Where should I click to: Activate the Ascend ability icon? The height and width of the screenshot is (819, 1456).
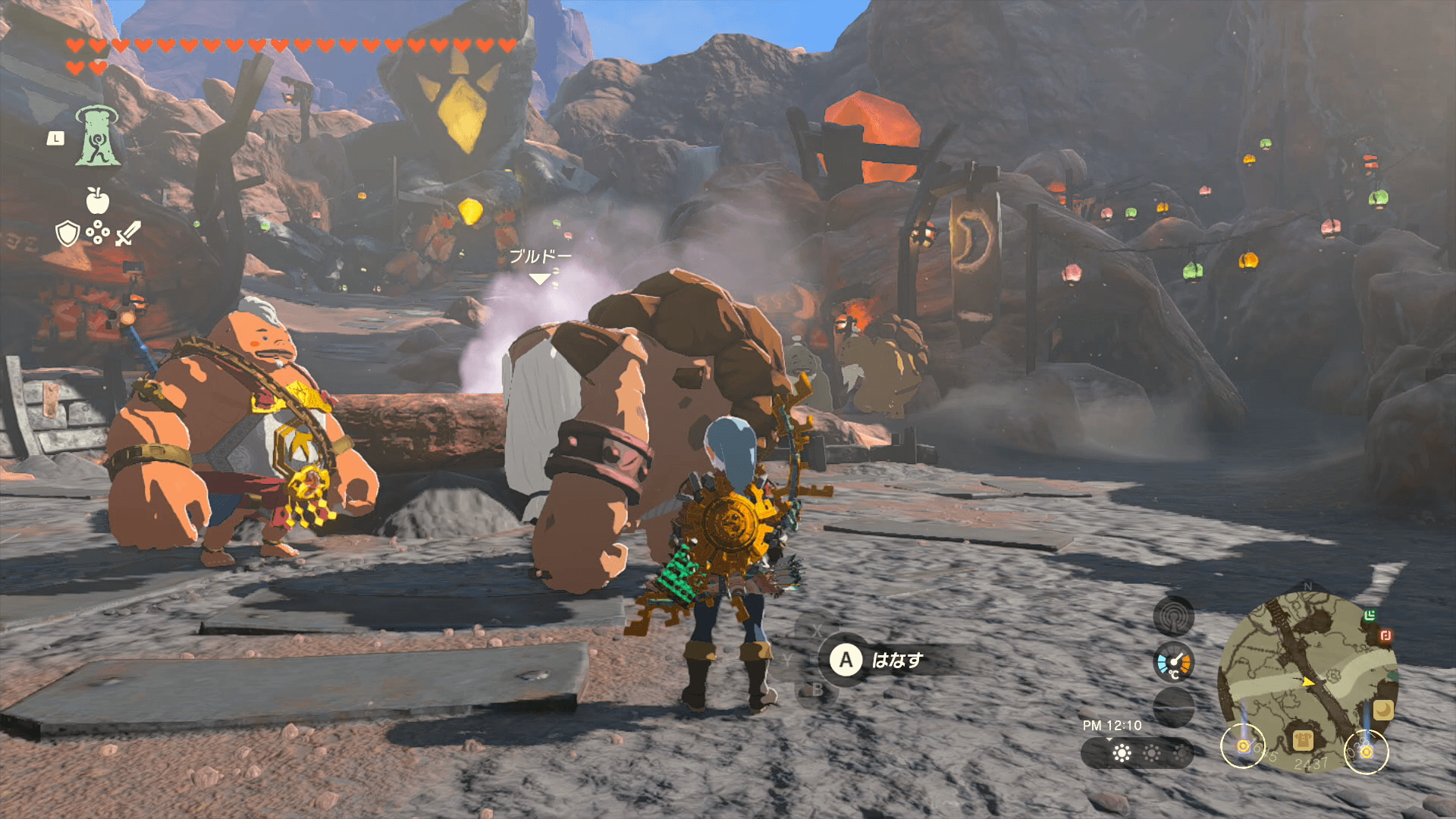(x=98, y=136)
